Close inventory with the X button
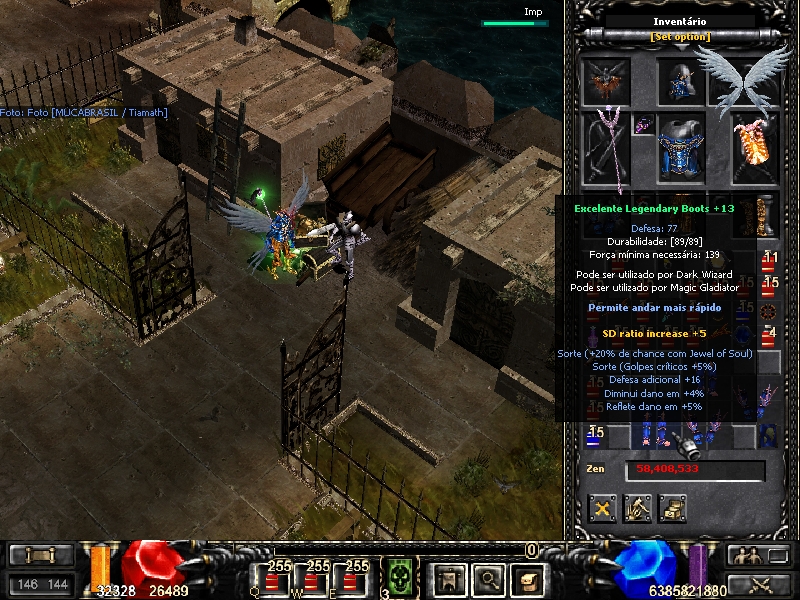The height and width of the screenshot is (600, 800). coord(602,508)
